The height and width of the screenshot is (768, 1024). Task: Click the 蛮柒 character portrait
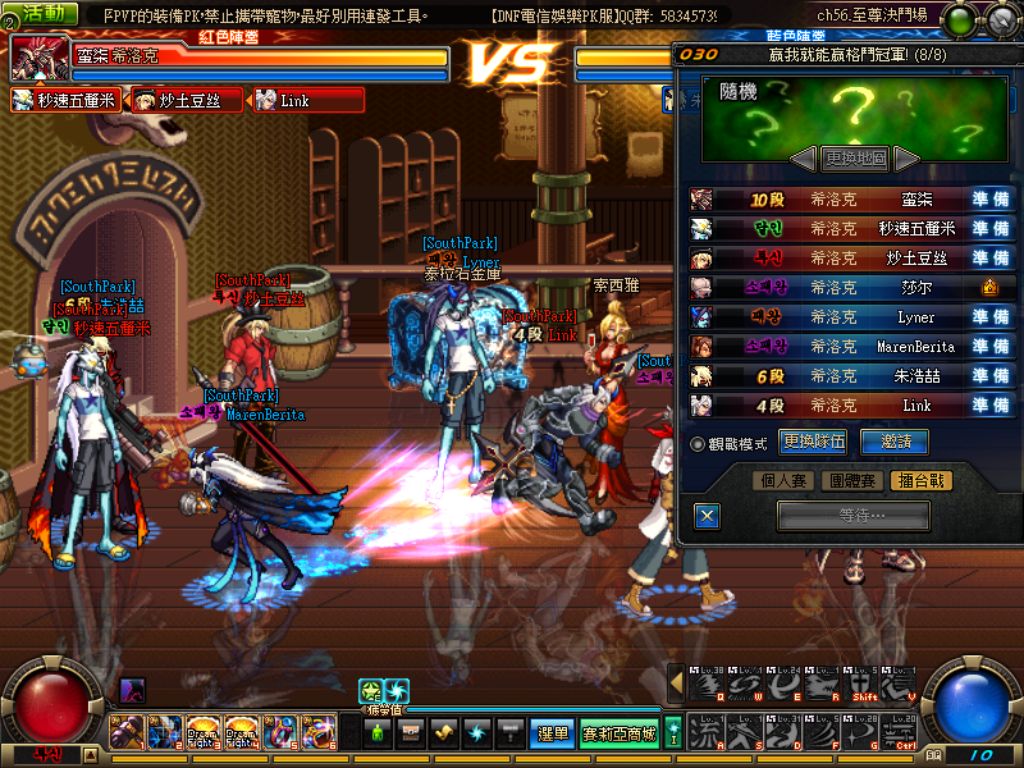tap(39, 60)
